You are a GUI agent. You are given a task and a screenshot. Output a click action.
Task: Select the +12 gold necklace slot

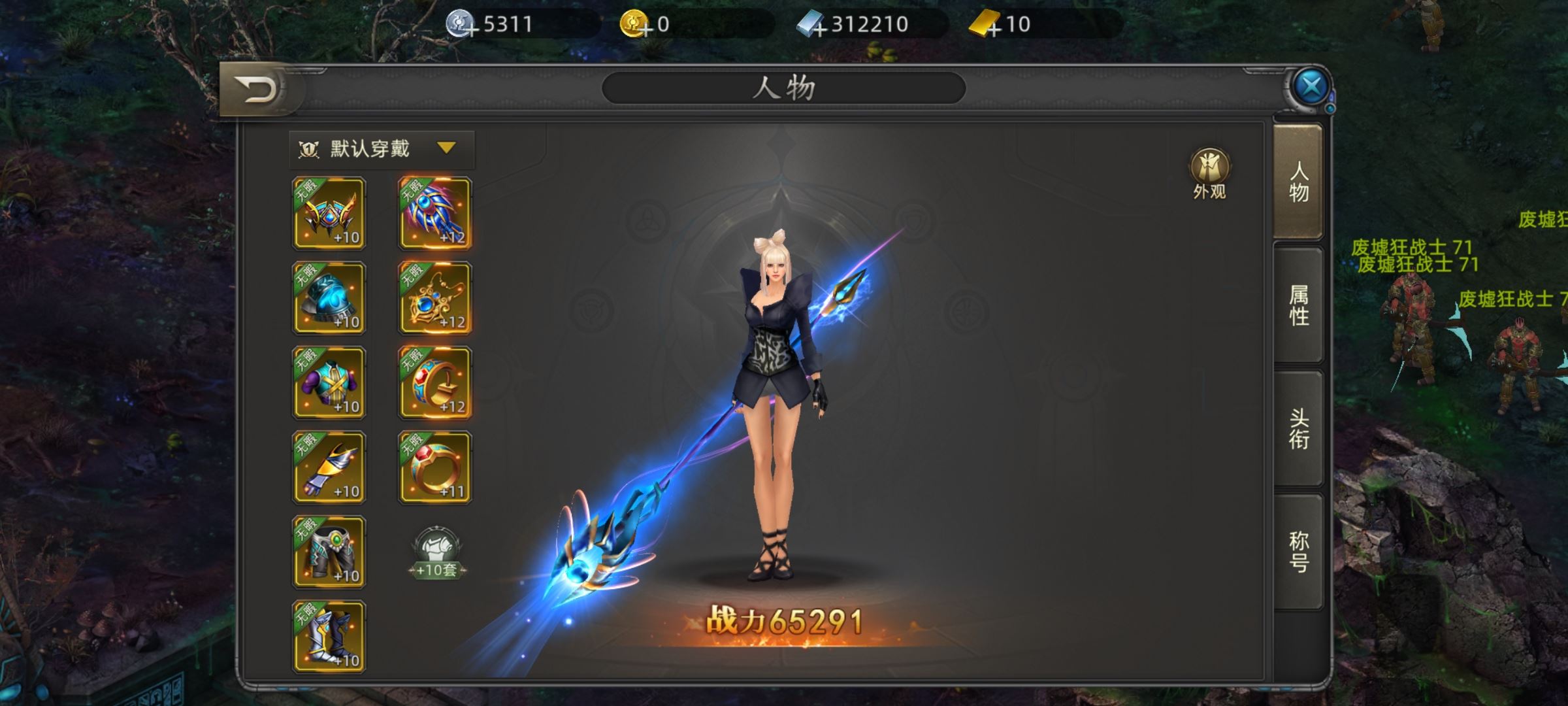click(x=434, y=298)
